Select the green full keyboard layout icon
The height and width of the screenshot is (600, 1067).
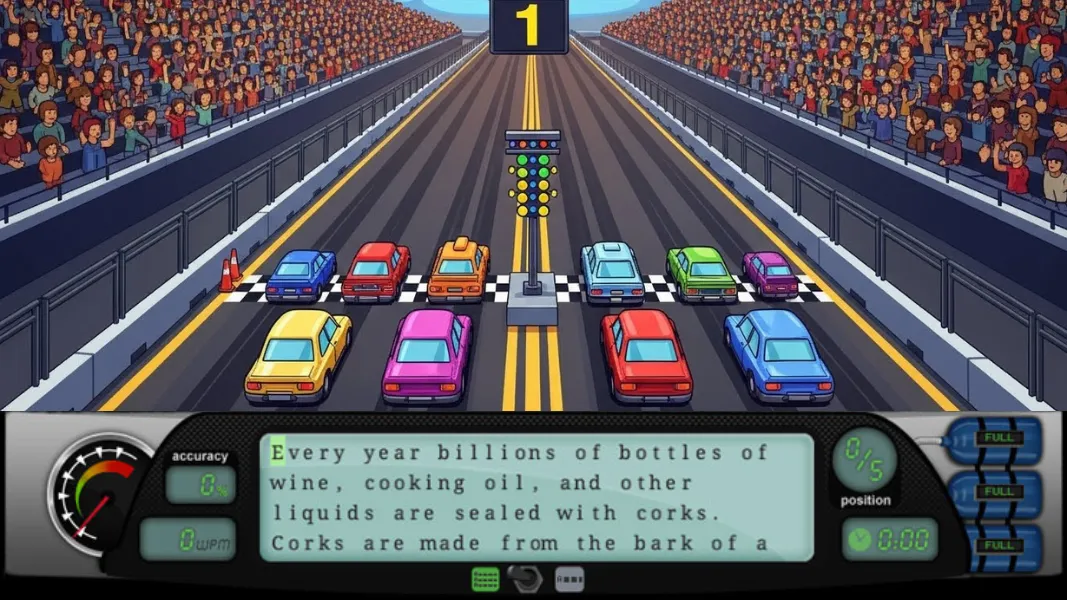[485, 579]
